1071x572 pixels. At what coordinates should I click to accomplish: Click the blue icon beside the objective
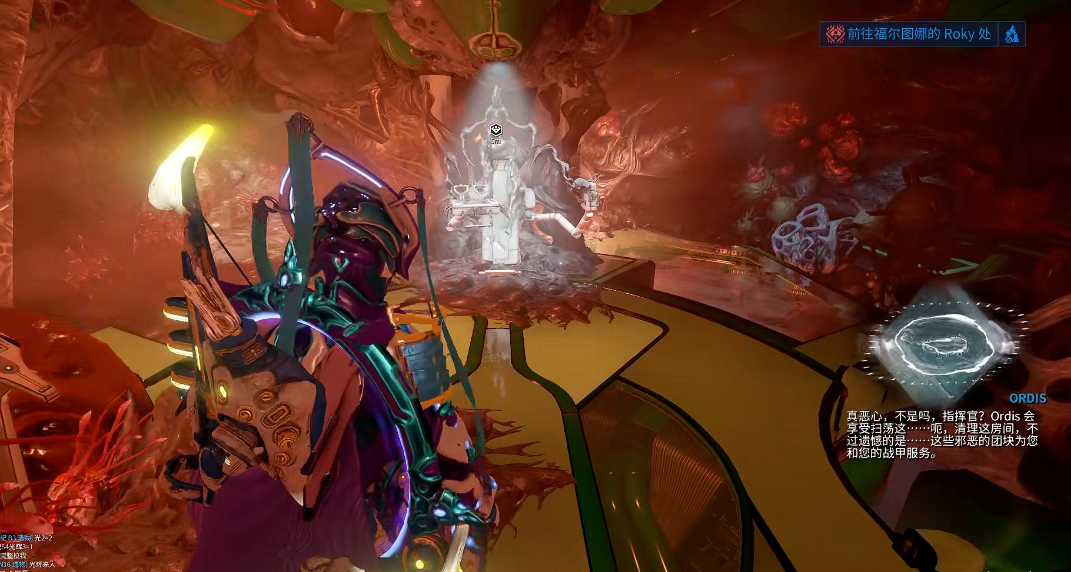tap(1012, 35)
